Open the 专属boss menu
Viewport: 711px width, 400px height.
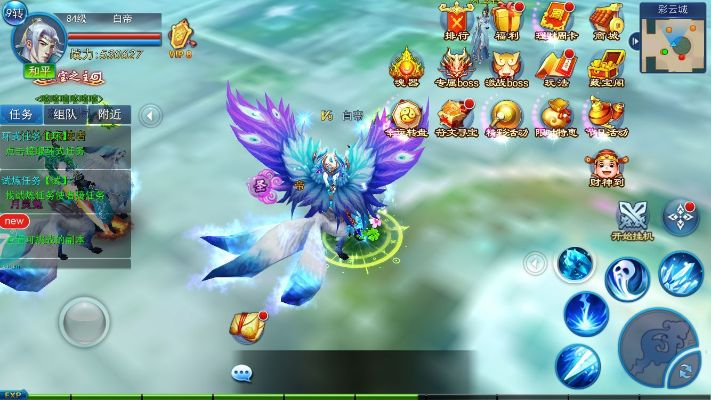coord(457,68)
